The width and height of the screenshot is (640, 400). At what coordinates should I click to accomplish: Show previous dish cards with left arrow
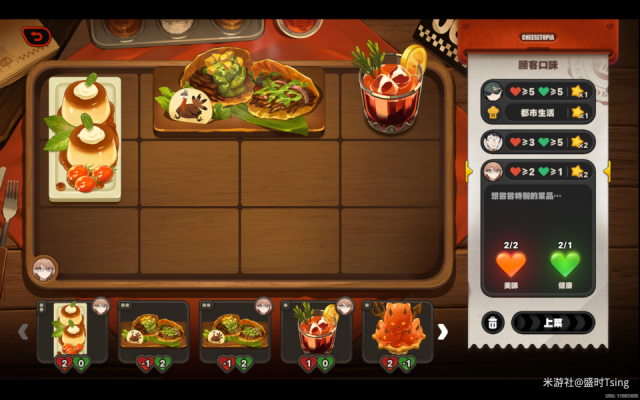23,332
